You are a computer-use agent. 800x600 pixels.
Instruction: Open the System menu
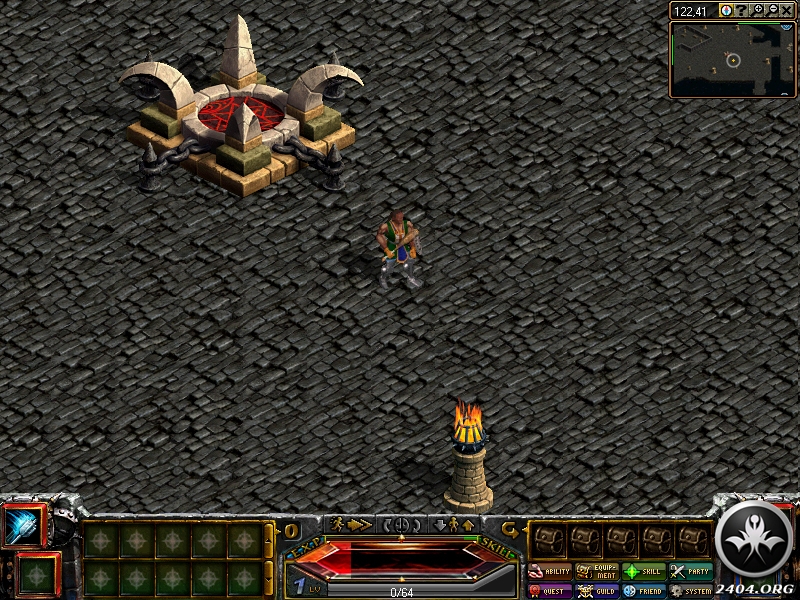tap(691, 591)
